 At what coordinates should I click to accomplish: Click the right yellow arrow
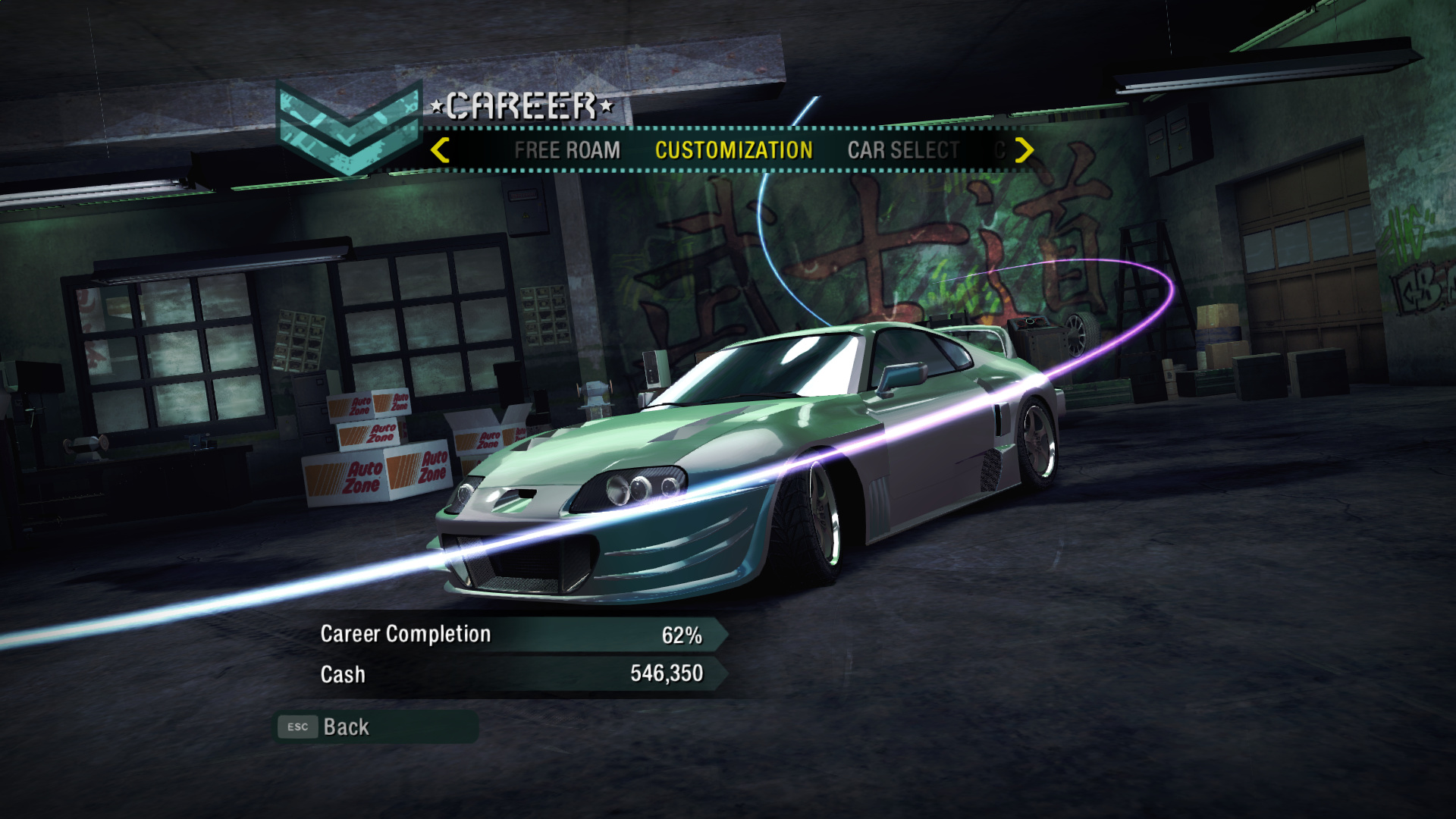[x=1024, y=150]
